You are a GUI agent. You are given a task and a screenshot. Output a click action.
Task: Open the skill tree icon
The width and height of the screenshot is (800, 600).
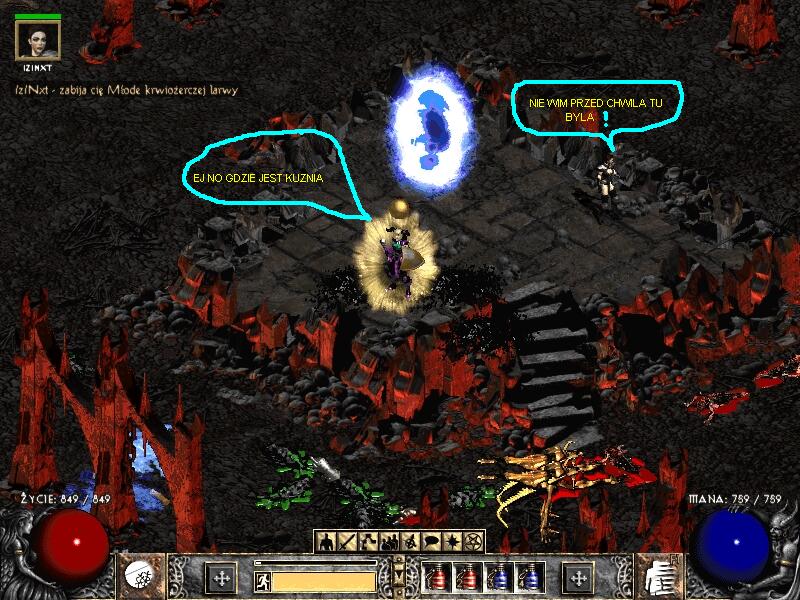click(367, 541)
